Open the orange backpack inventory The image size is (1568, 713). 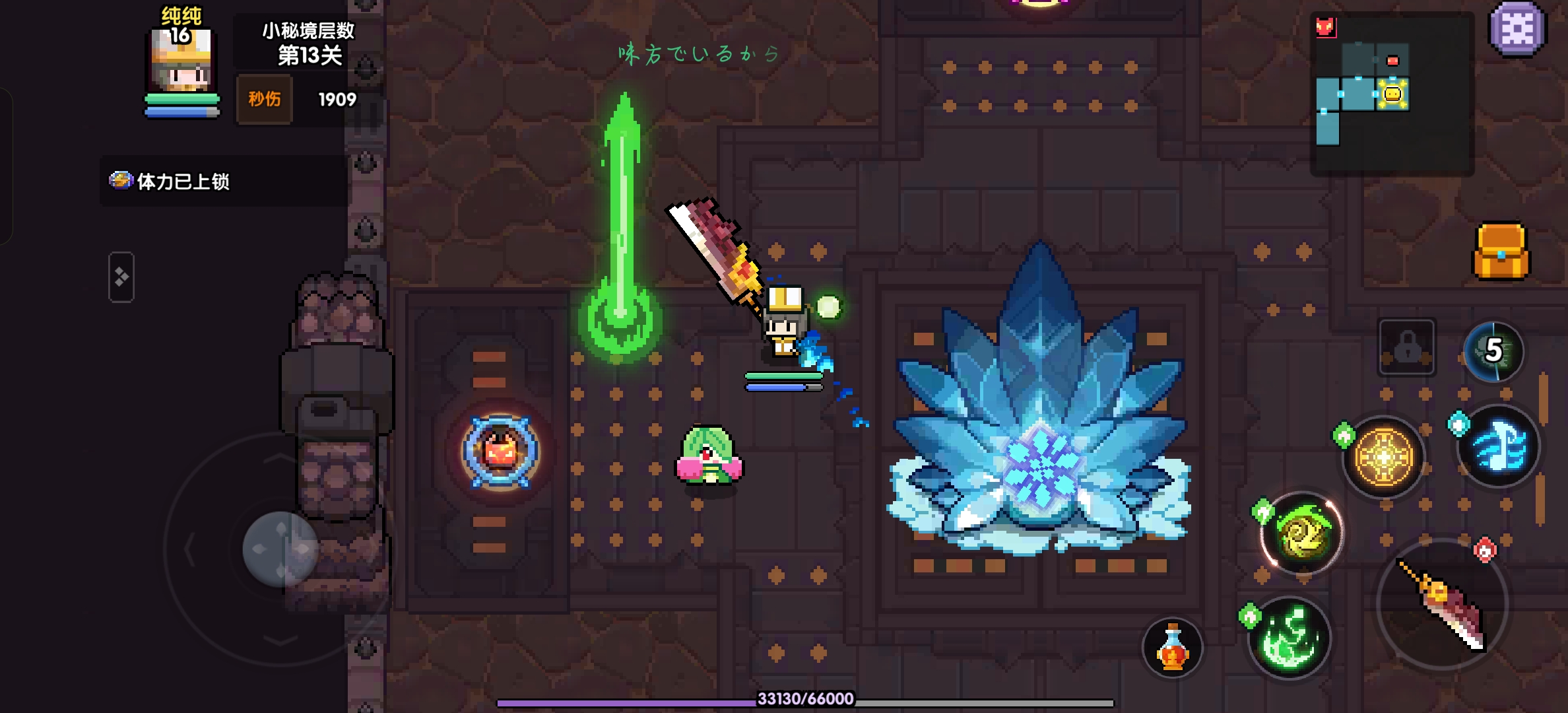click(x=1501, y=252)
